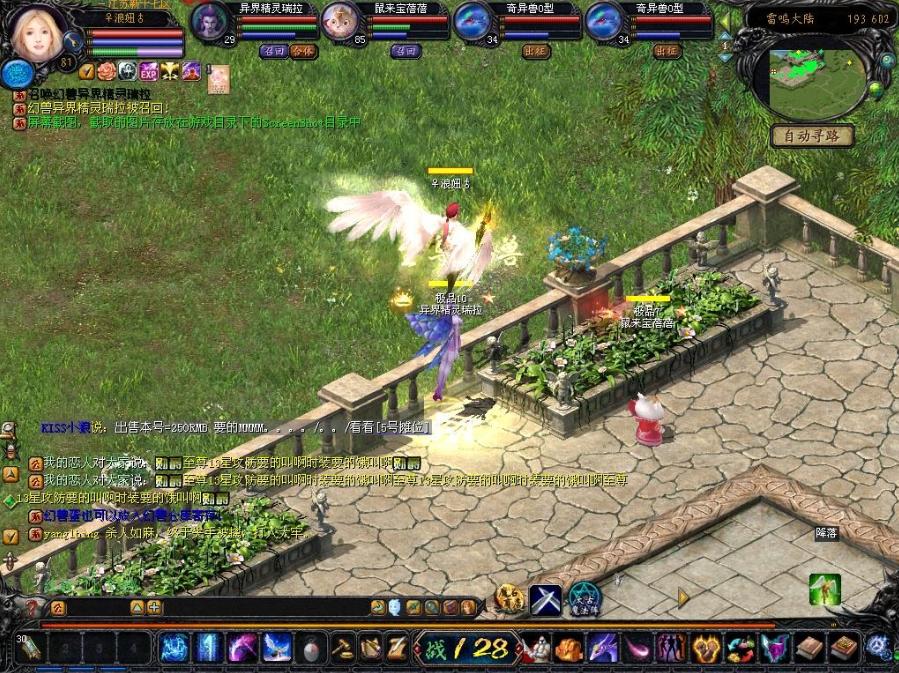This screenshot has width=899, height=673.
Task: Activate the white winged skill in hotbar
Action: point(276,648)
